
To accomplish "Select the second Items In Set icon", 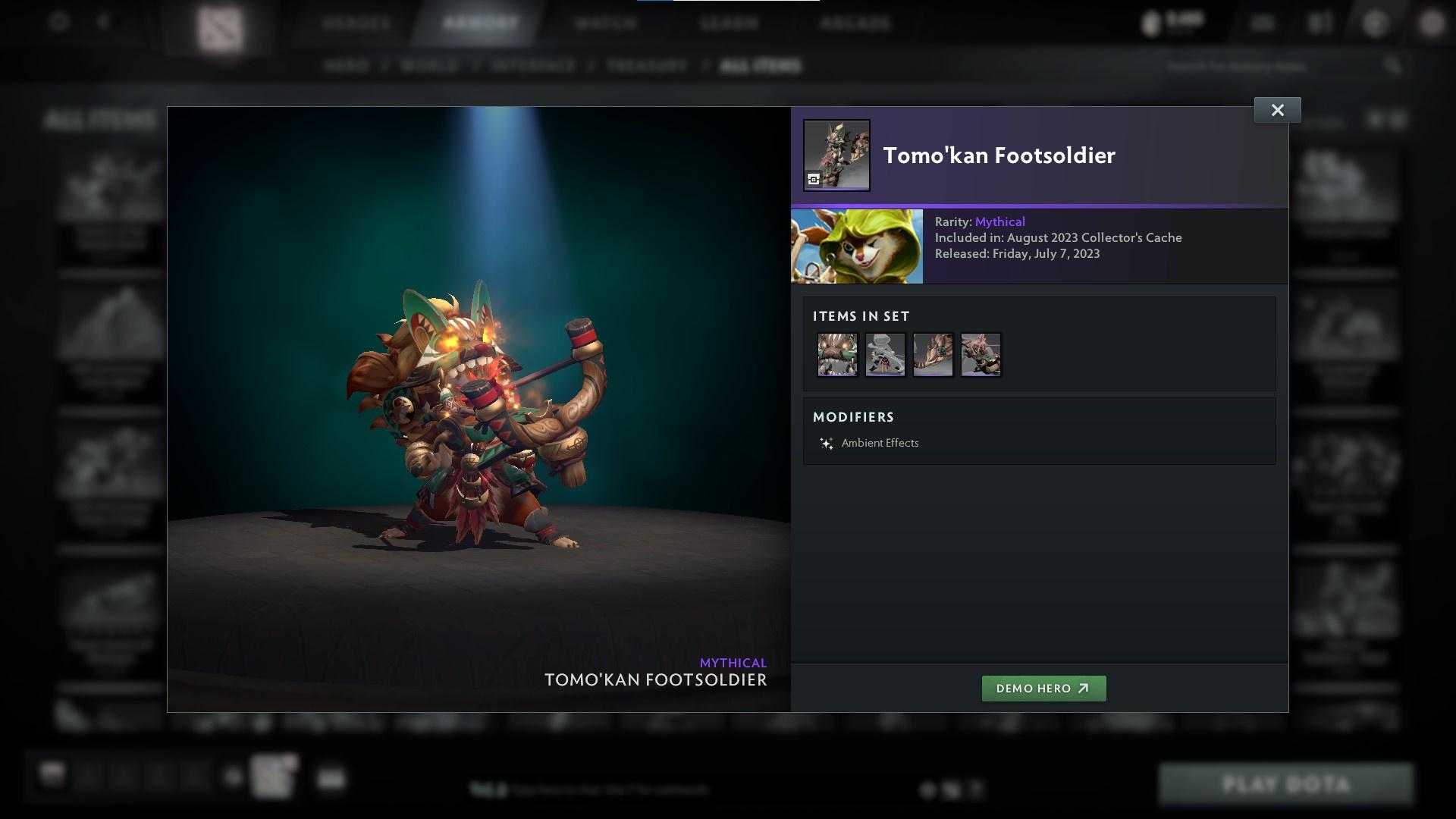I will click(x=885, y=354).
